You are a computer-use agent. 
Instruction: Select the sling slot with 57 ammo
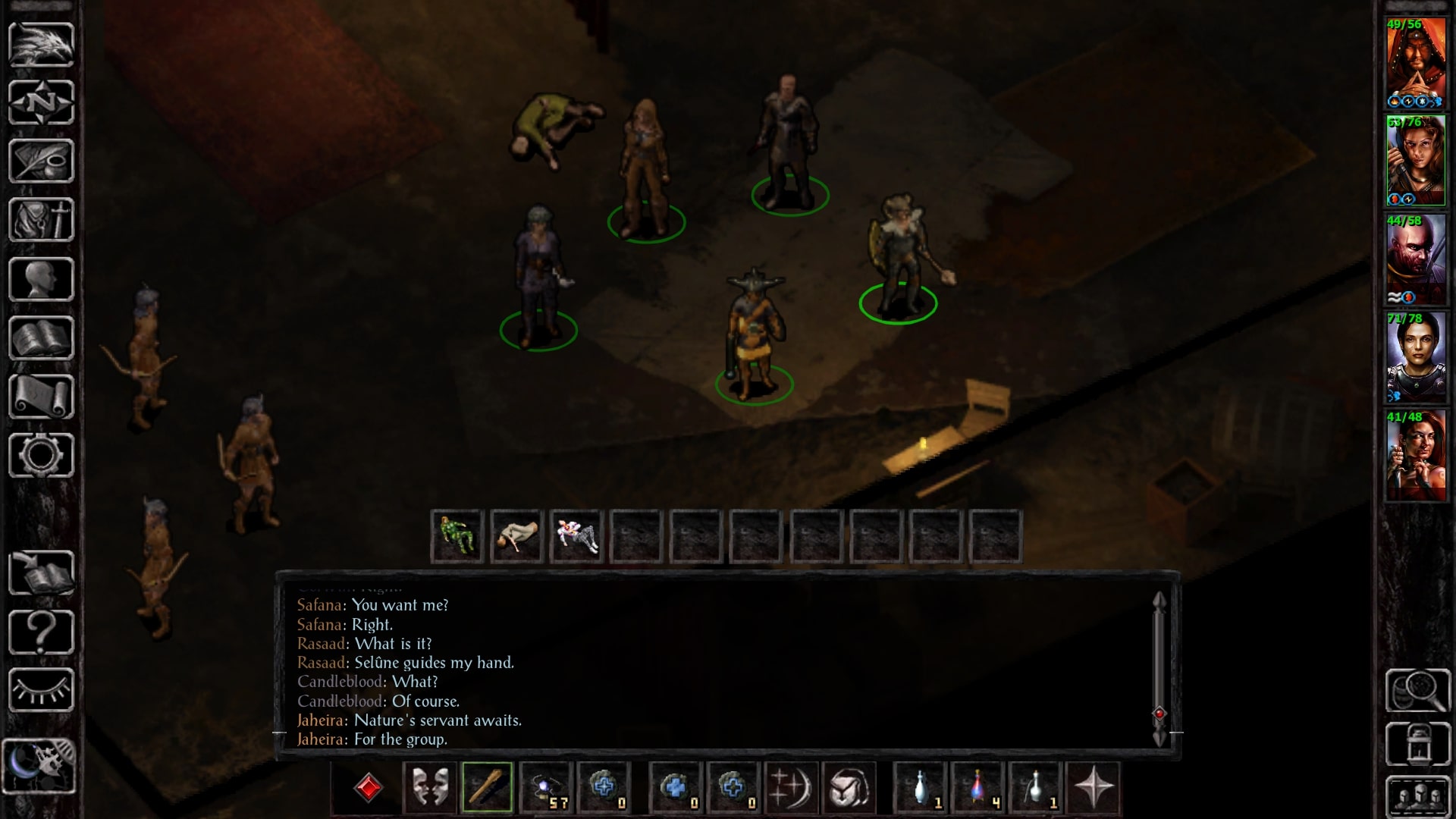click(x=545, y=787)
